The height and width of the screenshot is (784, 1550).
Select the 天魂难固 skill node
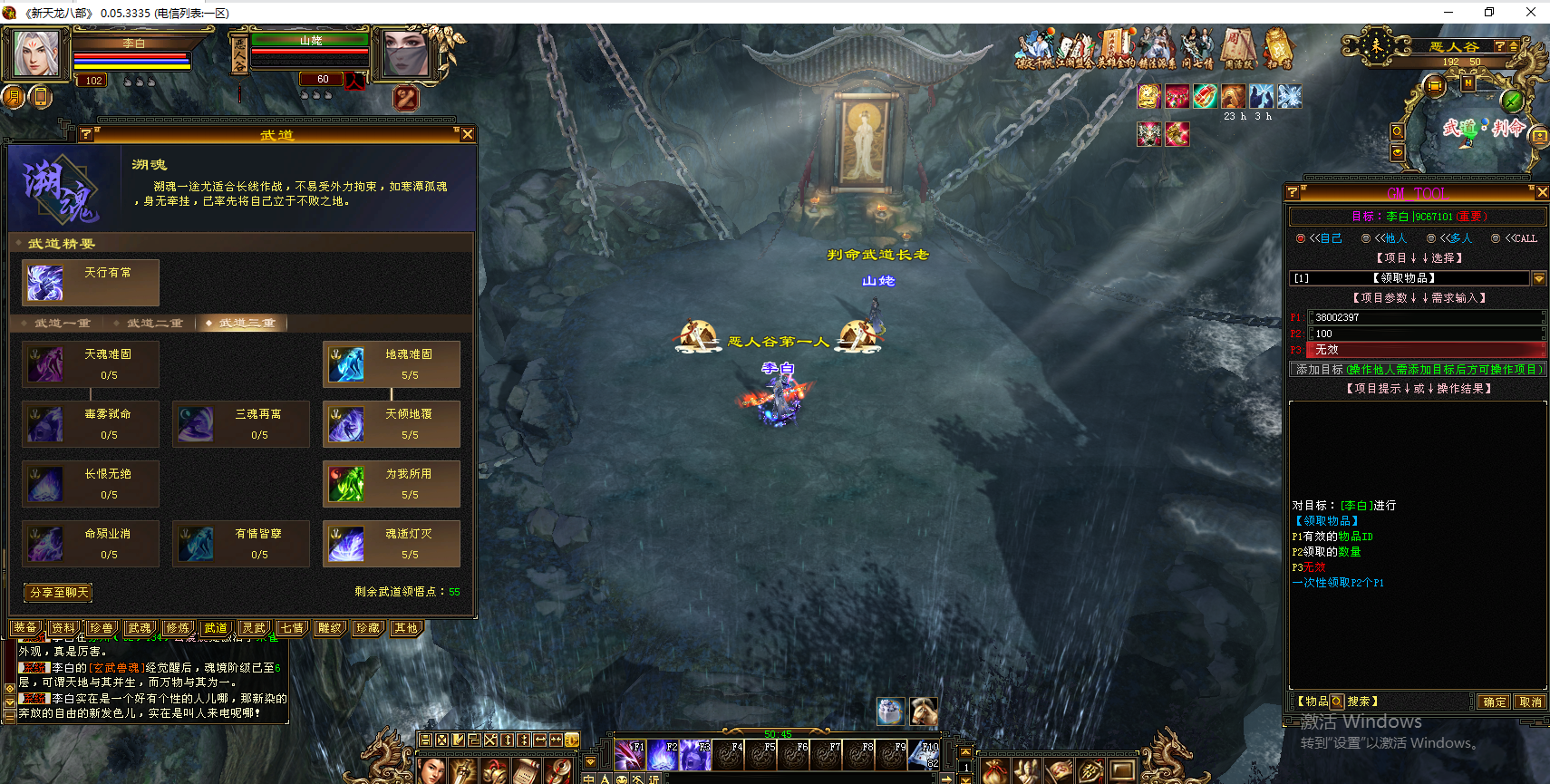pos(91,363)
